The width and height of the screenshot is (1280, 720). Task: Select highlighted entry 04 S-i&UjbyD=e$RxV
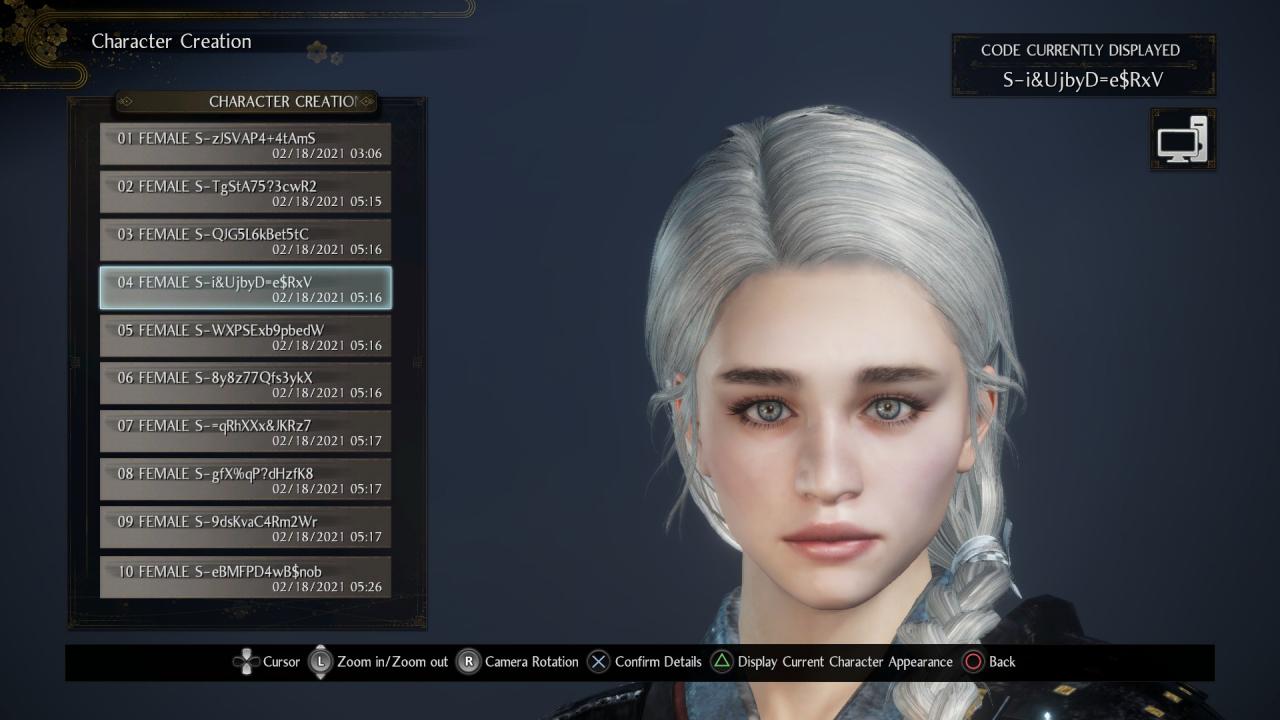click(245, 289)
